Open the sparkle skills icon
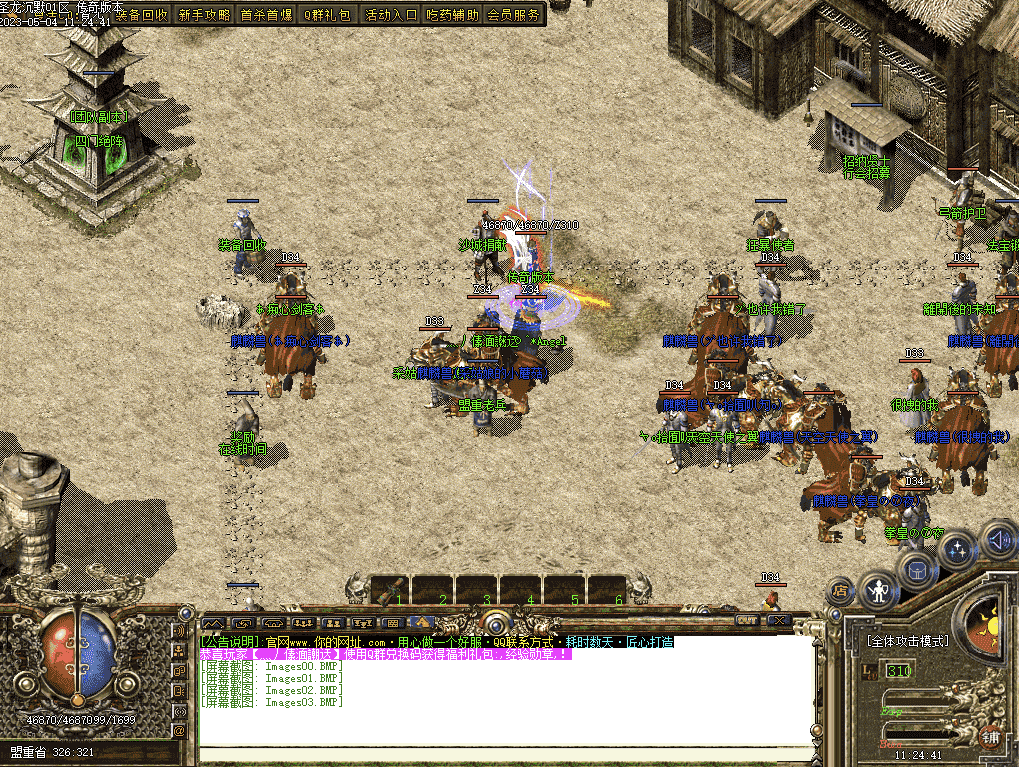Viewport: 1019px width, 767px height. pos(958,549)
